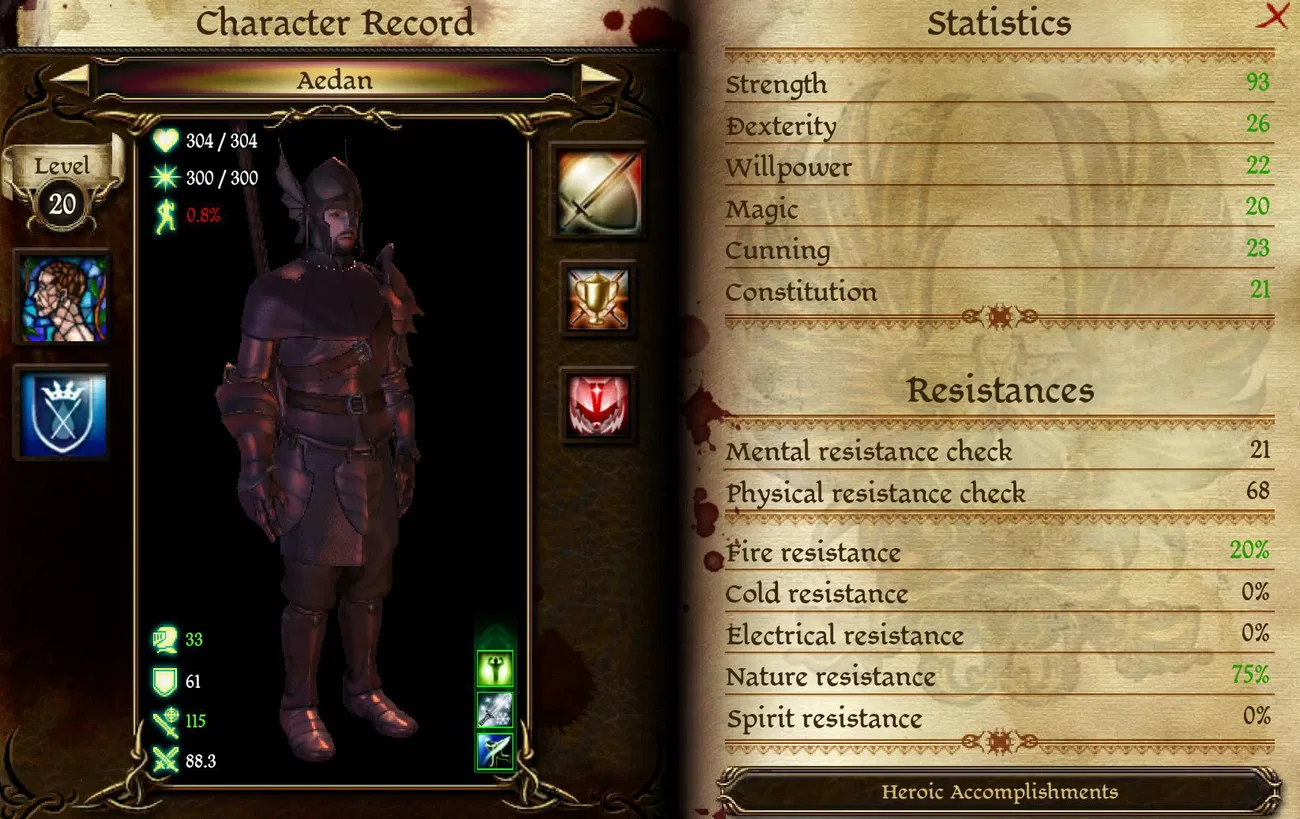Open the Heroic Accomplishments panel
The height and width of the screenshot is (819, 1300).
[1000, 791]
